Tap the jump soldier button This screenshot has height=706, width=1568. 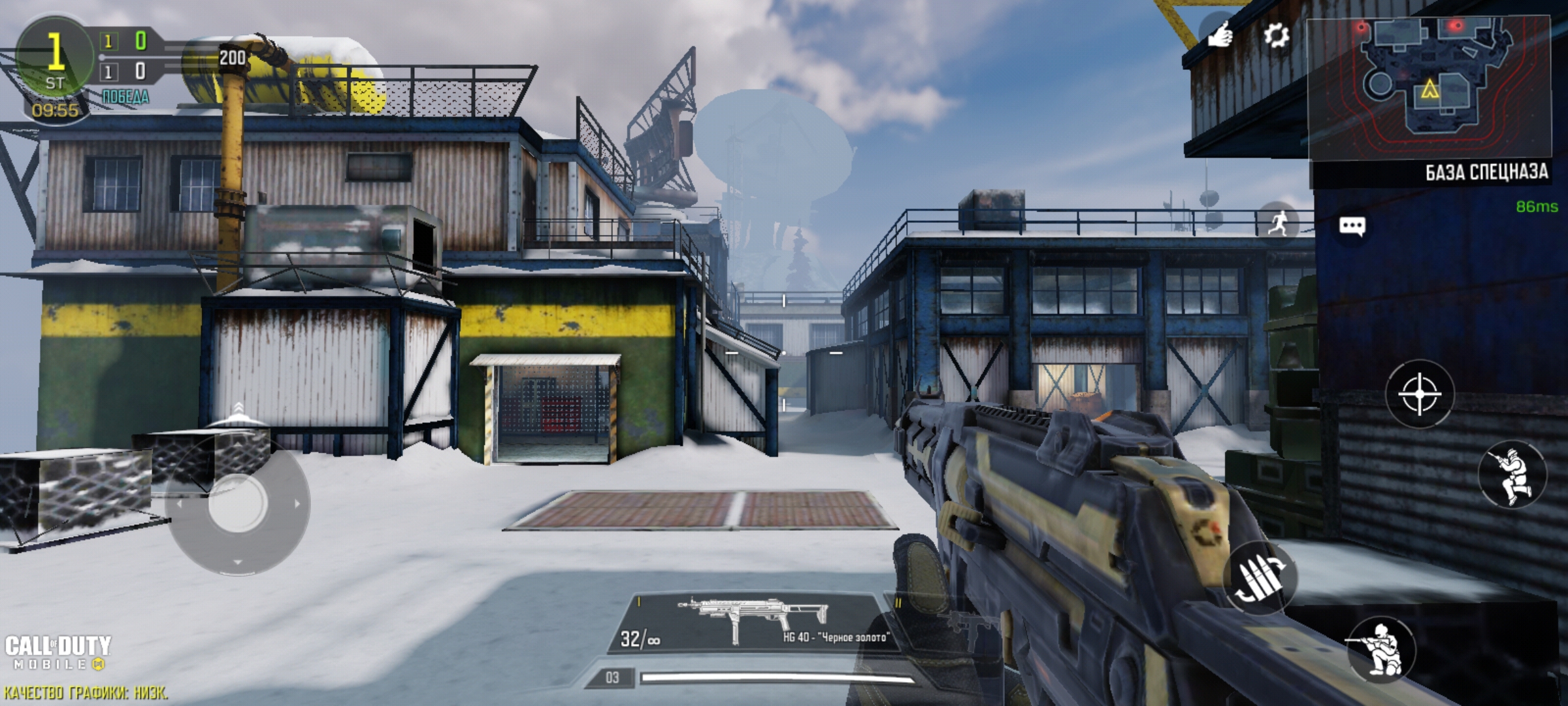point(1512,474)
